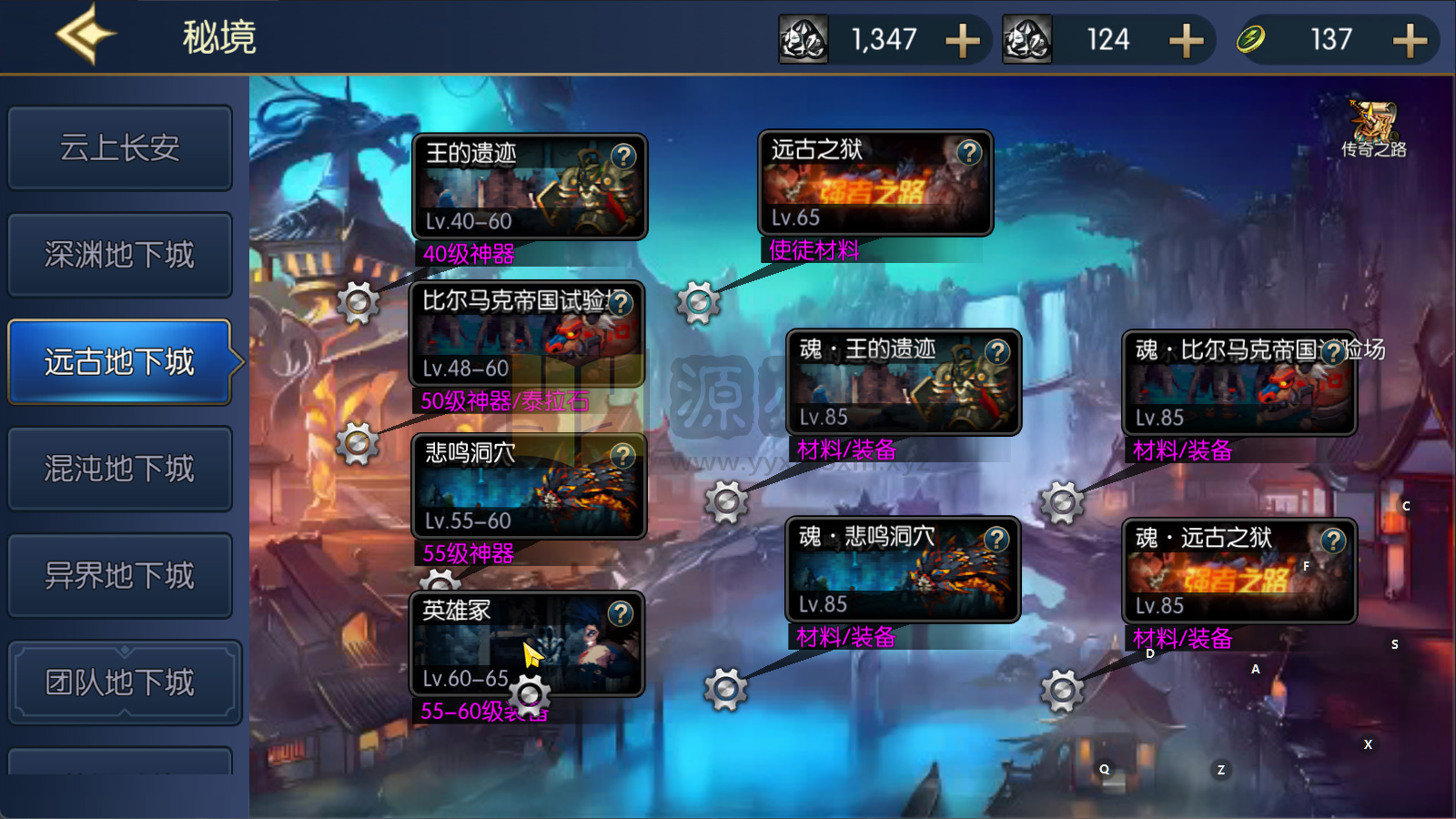Click gear icon near 魂·悲鸣洞穴
The image size is (1456, 819).
(x=724, y=688)
